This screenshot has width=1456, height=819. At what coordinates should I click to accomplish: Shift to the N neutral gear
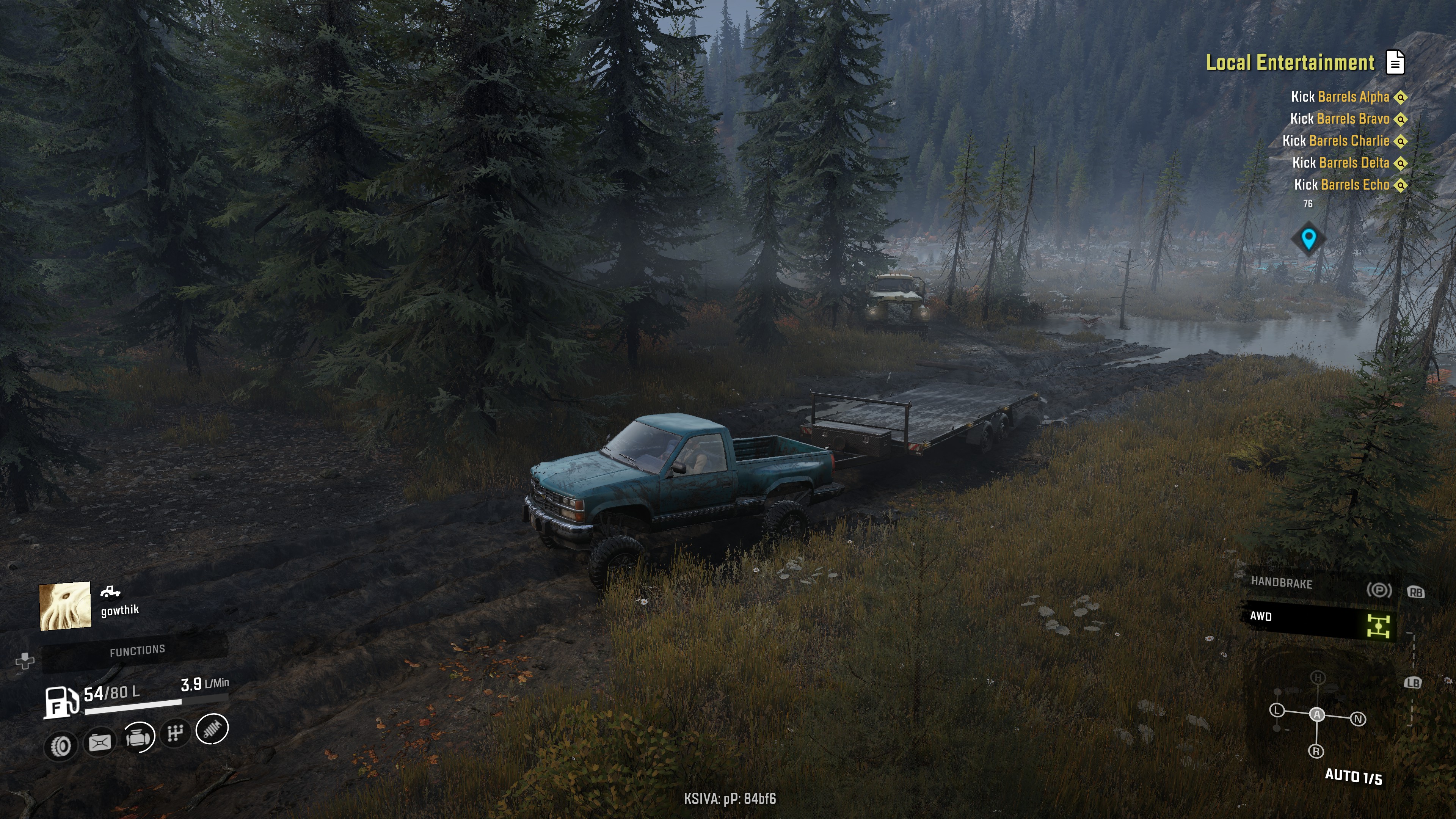pyautogui.click(x=1358, y=719)
